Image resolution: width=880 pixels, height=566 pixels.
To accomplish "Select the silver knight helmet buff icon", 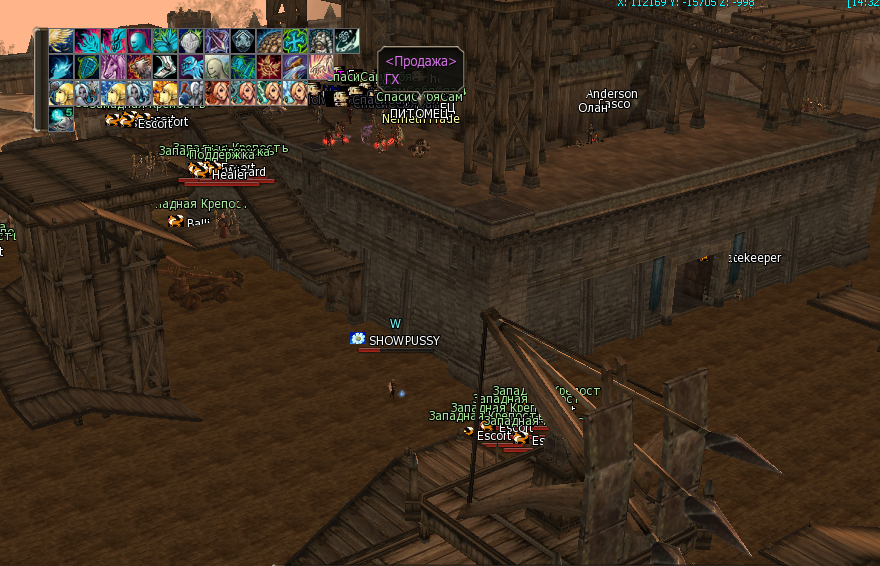I will click(191, 41).
